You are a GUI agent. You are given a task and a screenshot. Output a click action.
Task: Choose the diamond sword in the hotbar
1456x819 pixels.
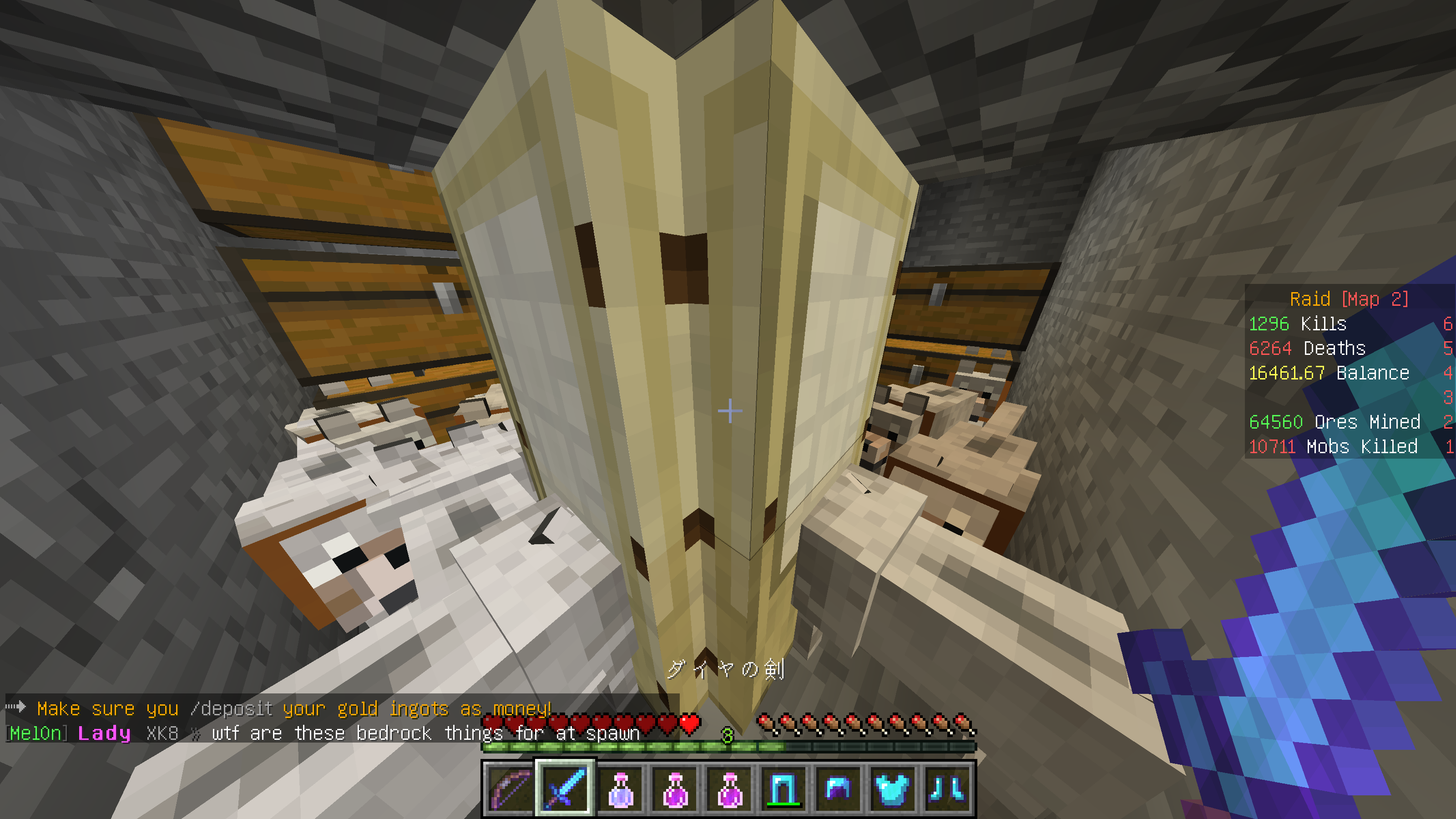[565, 789]
